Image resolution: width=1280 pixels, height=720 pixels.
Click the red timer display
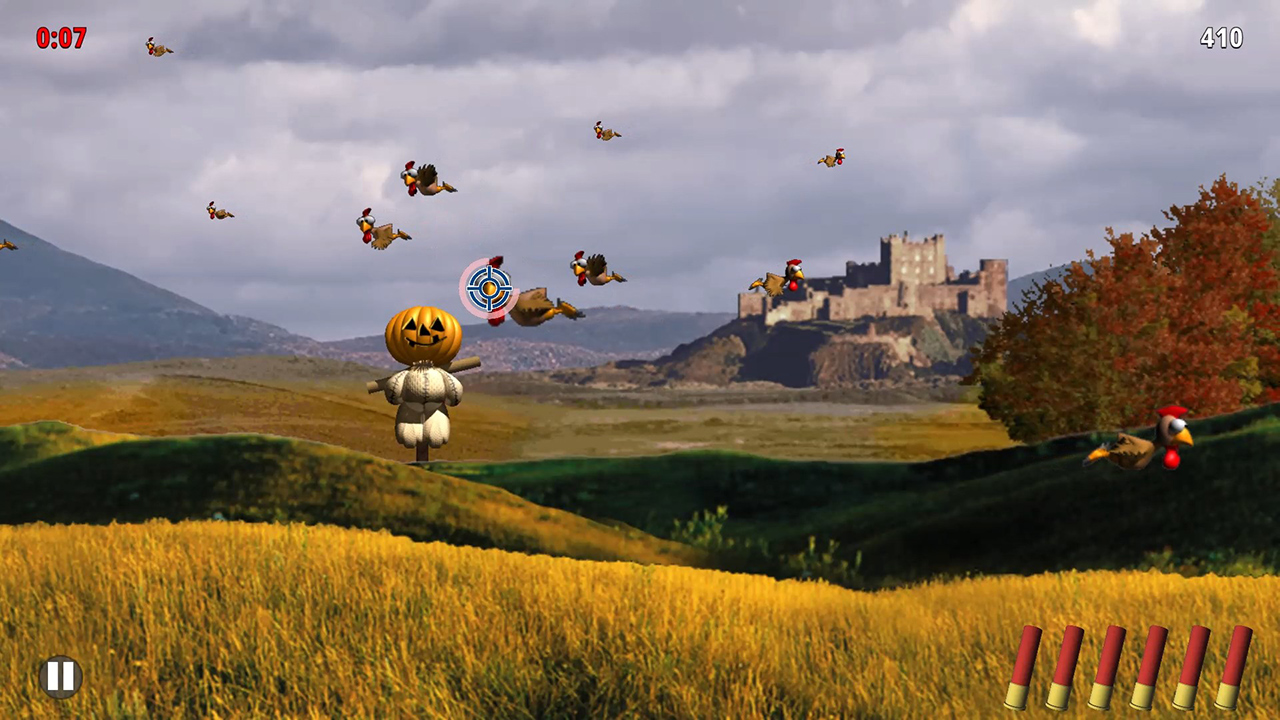click(x=62, y=39)
